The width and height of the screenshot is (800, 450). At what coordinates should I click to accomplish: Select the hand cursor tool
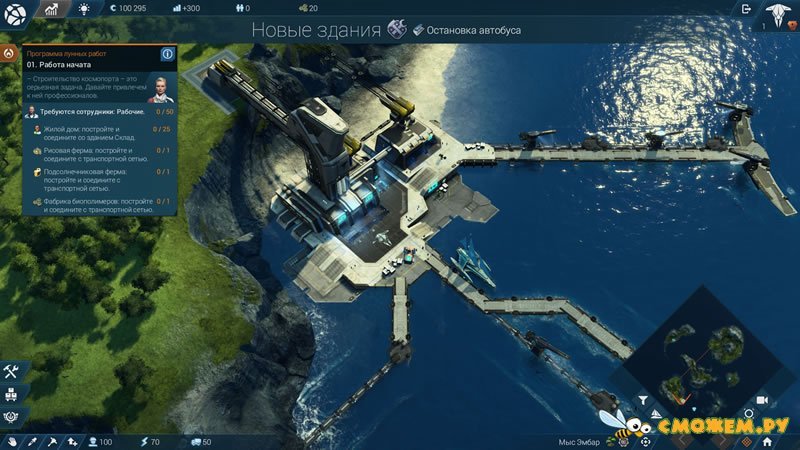pyautogui.click(x=13, y=441)
